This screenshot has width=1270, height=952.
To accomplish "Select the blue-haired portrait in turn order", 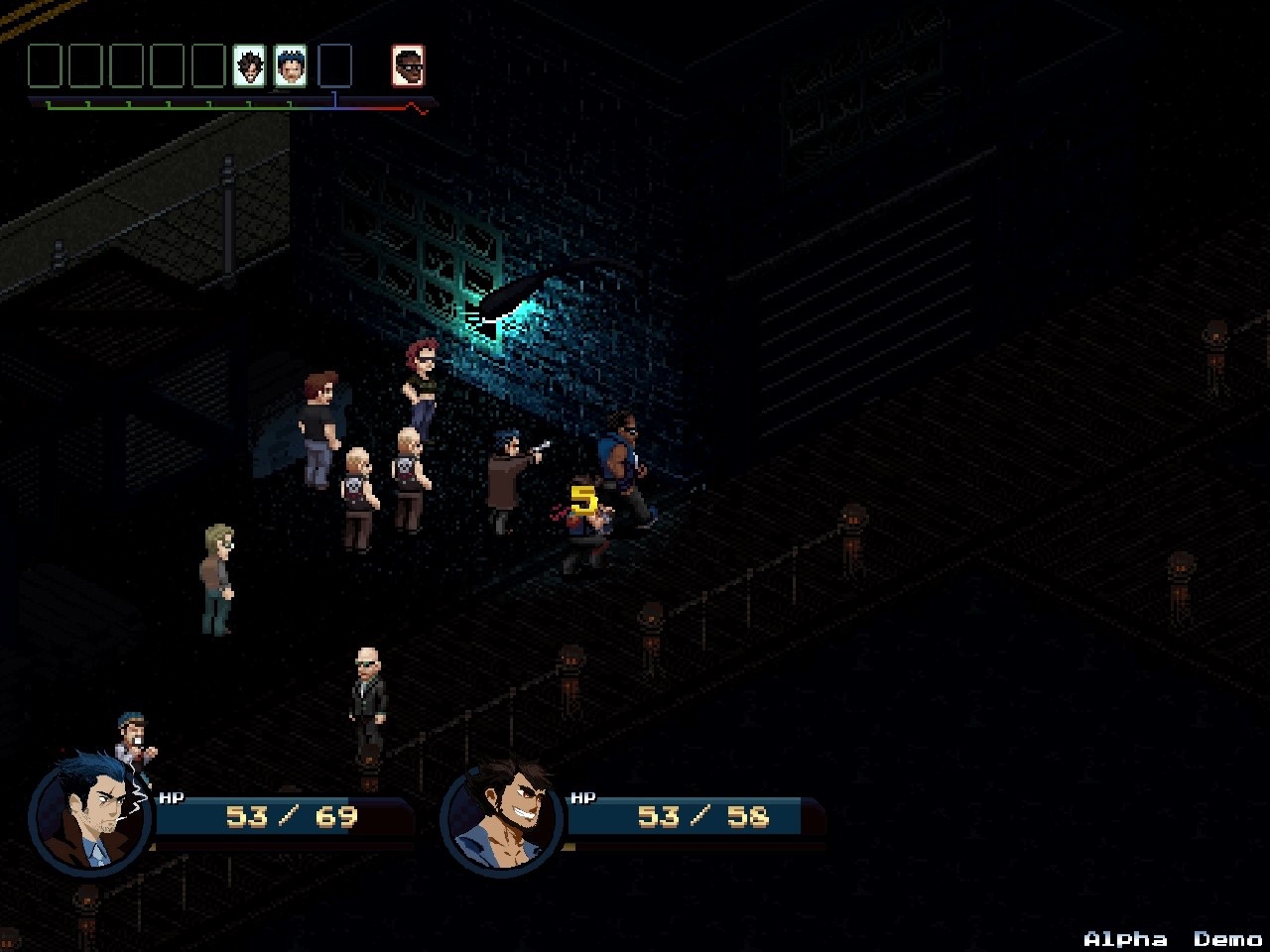I will tap(290, 66).
